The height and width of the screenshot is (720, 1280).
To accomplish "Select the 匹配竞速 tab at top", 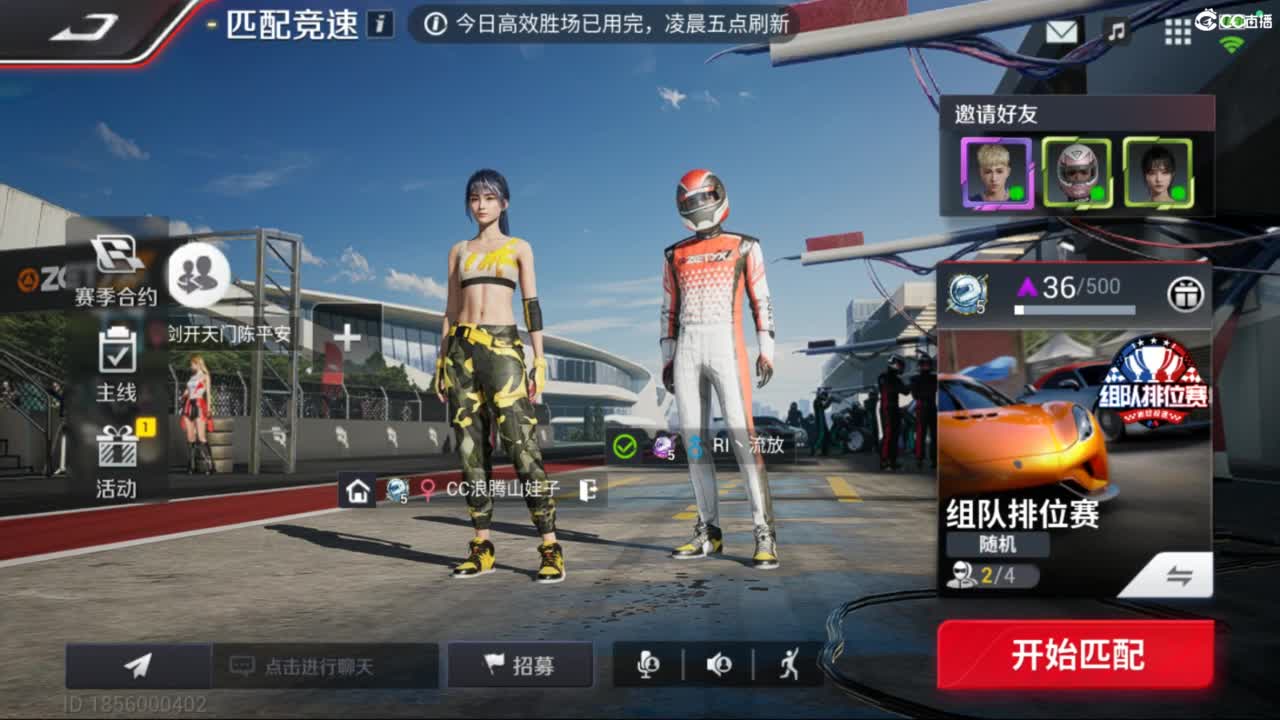I will tap(290, 26).
